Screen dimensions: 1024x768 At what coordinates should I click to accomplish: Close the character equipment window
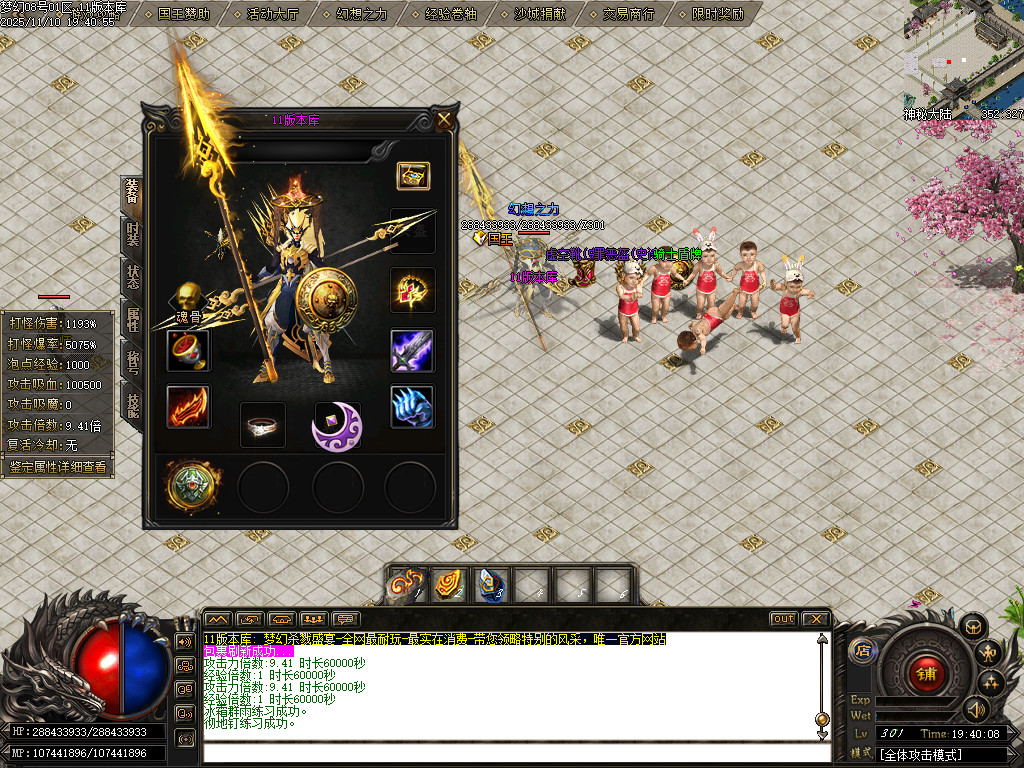[444, 120]
